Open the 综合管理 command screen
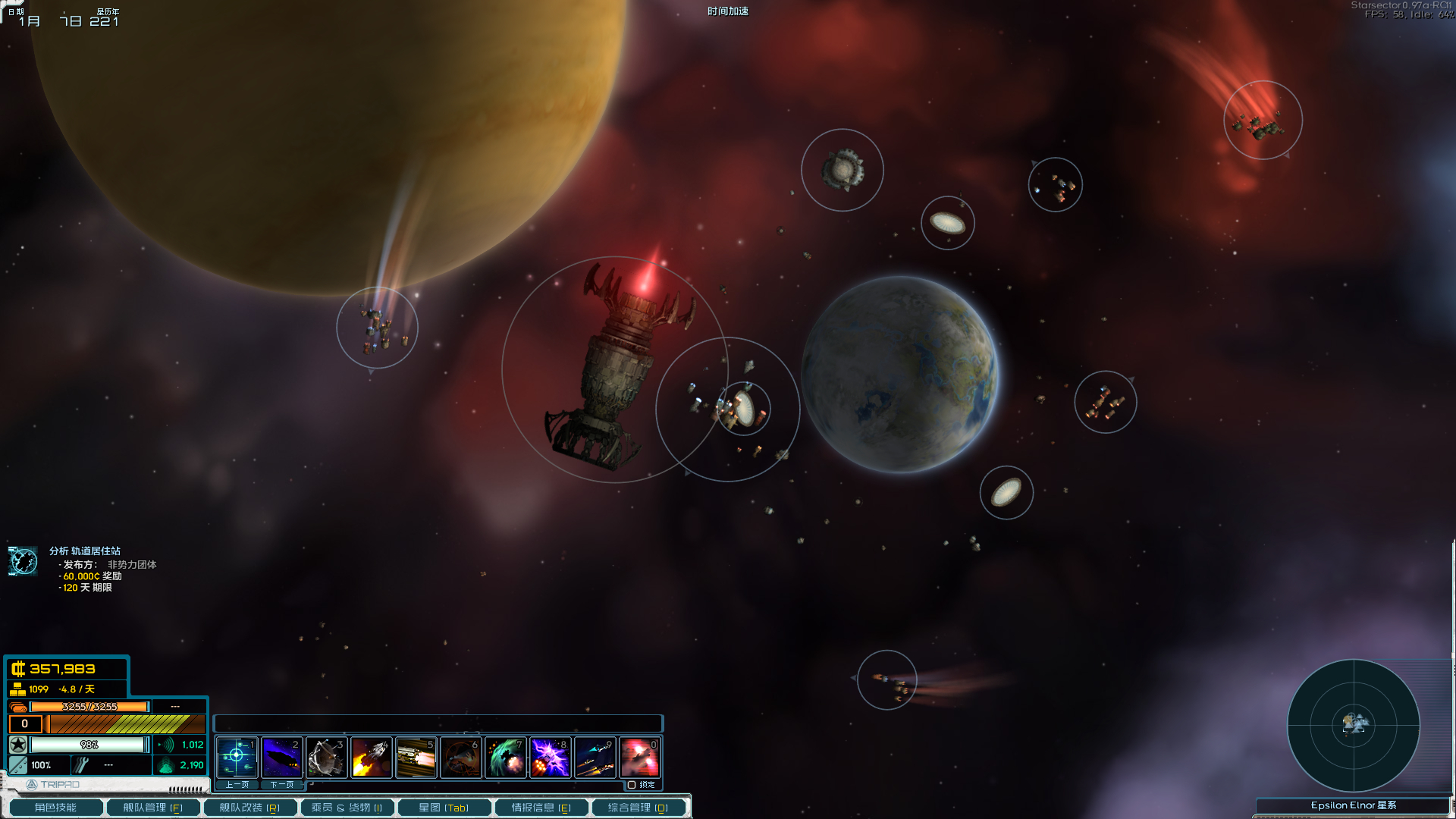Screen dimensions: 1456x819 (x=638, y=808)
